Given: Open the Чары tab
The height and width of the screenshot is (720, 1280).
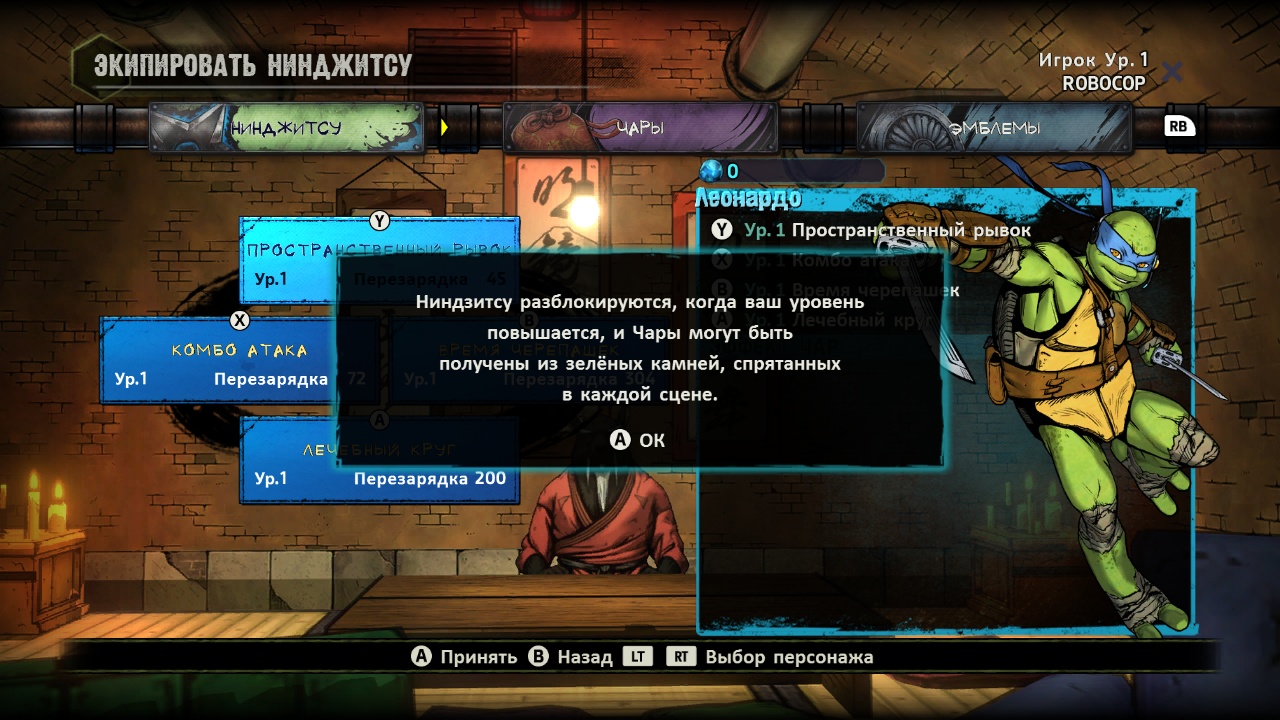Looking at the screenshot, I should pos(640,128).
